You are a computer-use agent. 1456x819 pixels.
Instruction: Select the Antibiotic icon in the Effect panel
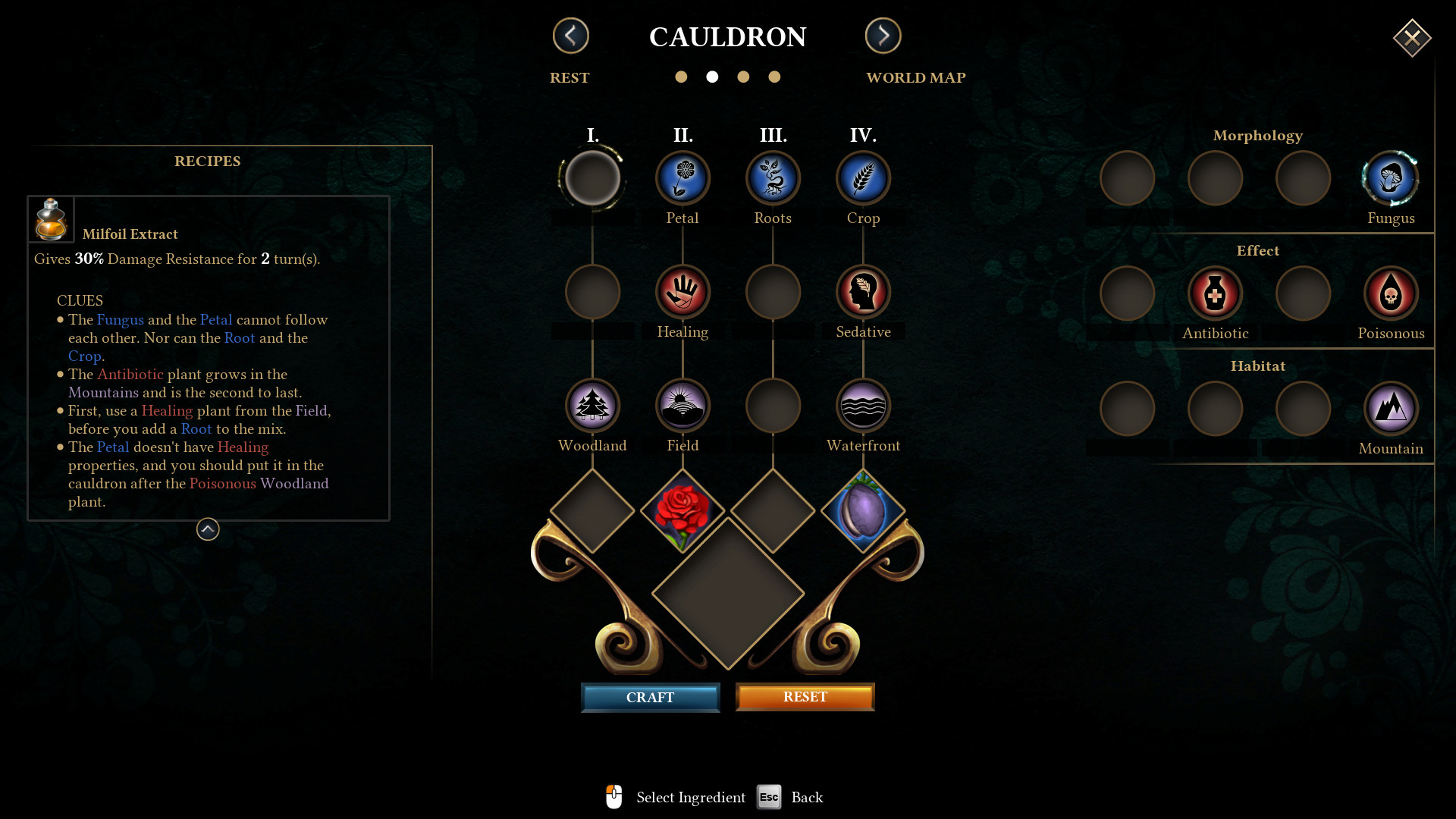point(1214,293)
